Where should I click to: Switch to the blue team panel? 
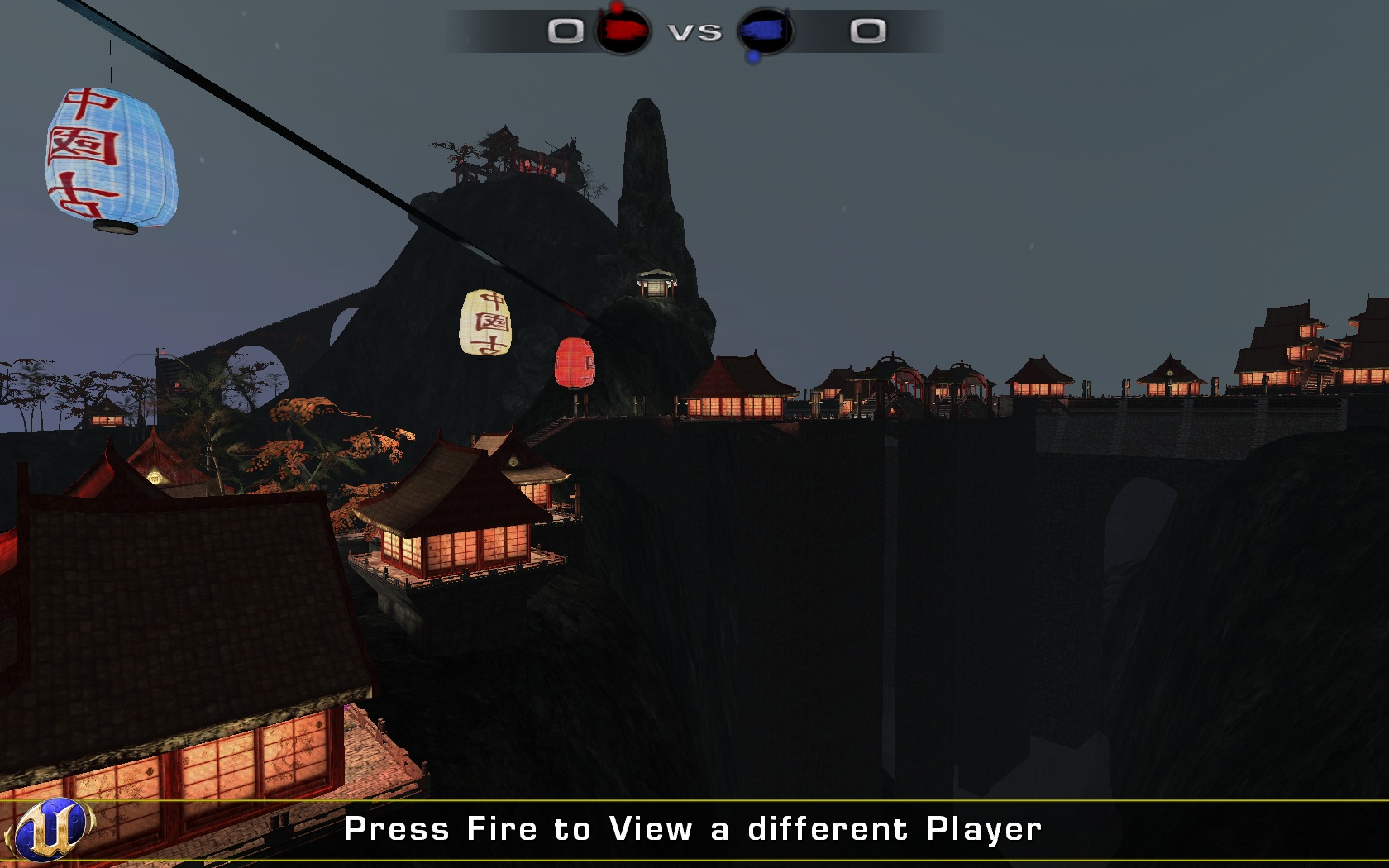[x=819, y=31]
